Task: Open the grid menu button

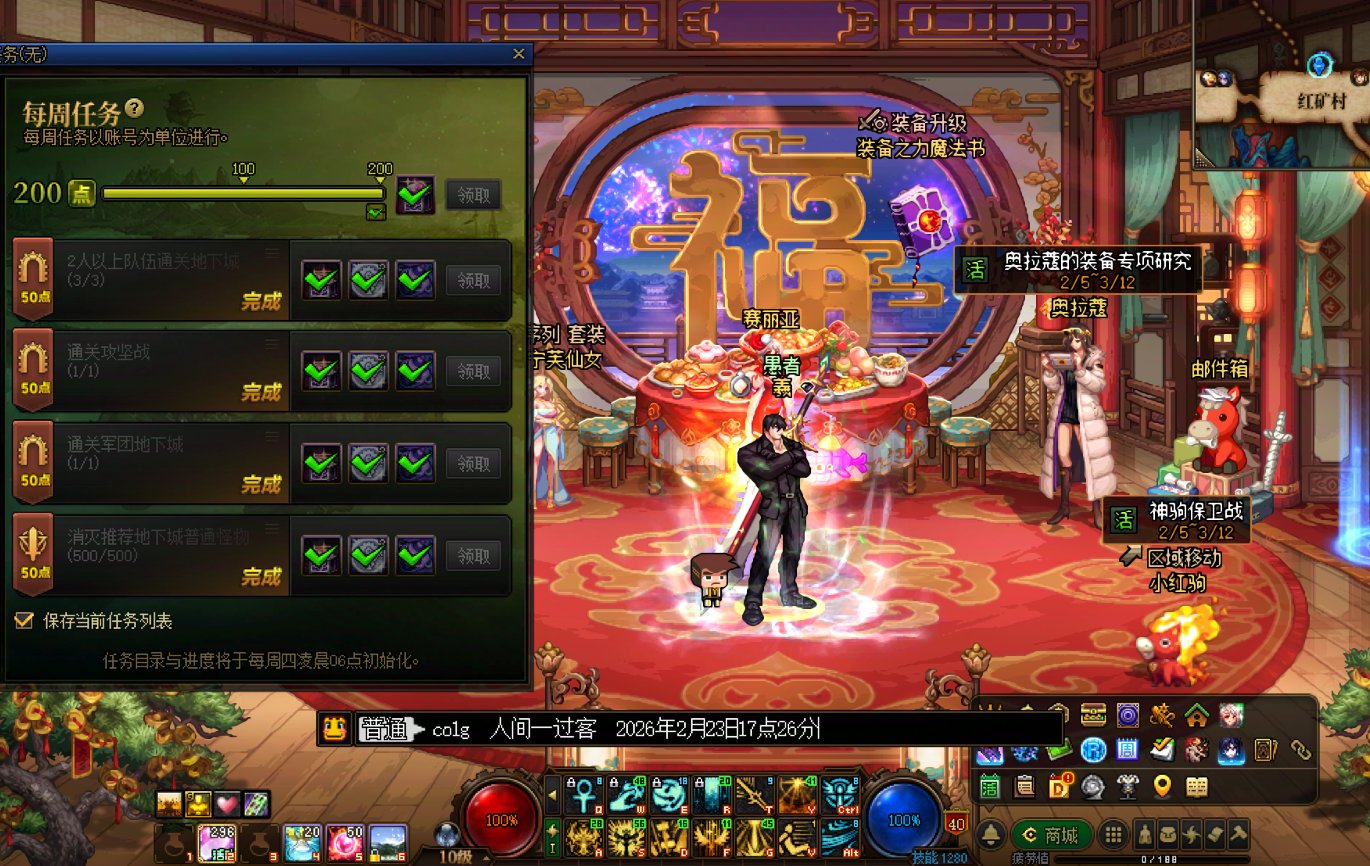Action: (x=1112, y=835)
